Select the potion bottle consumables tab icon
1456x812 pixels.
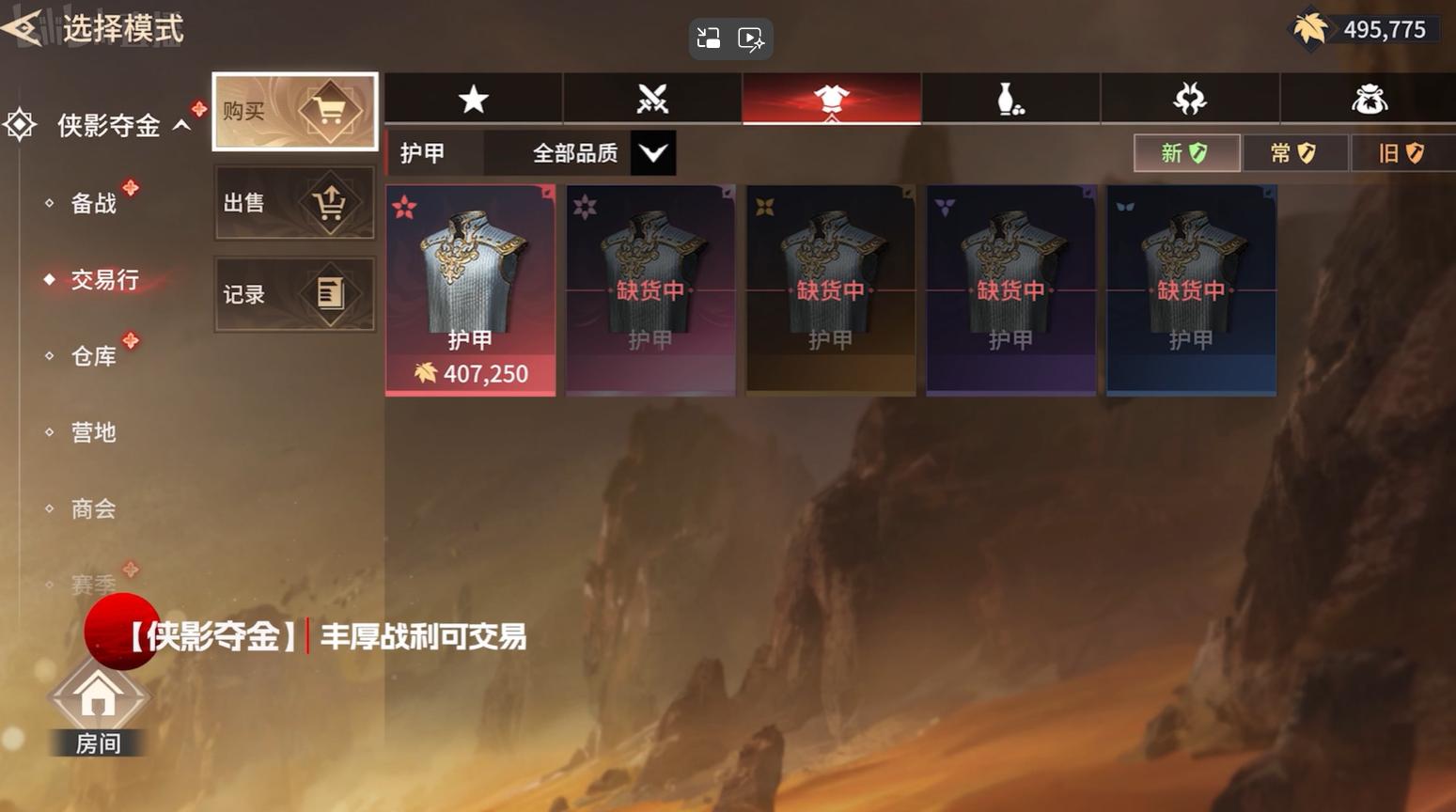(1009, 98)
